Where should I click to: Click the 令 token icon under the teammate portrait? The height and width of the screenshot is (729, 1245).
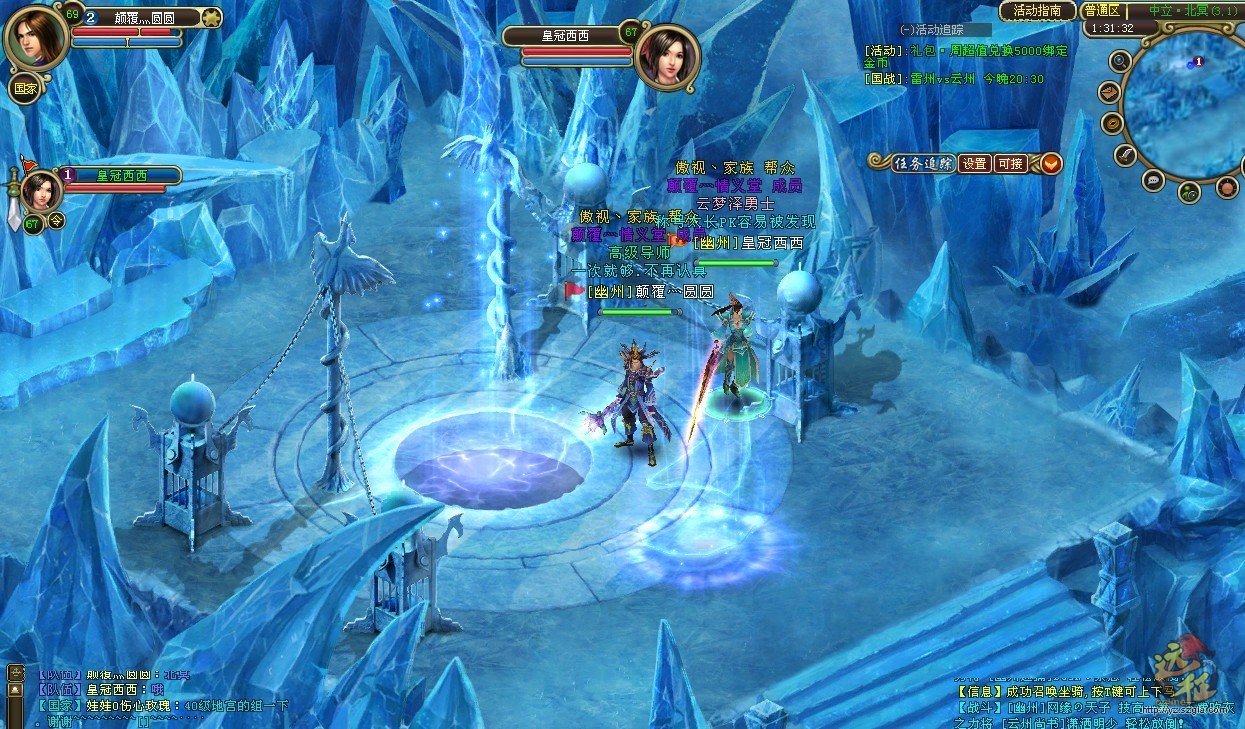57,221
